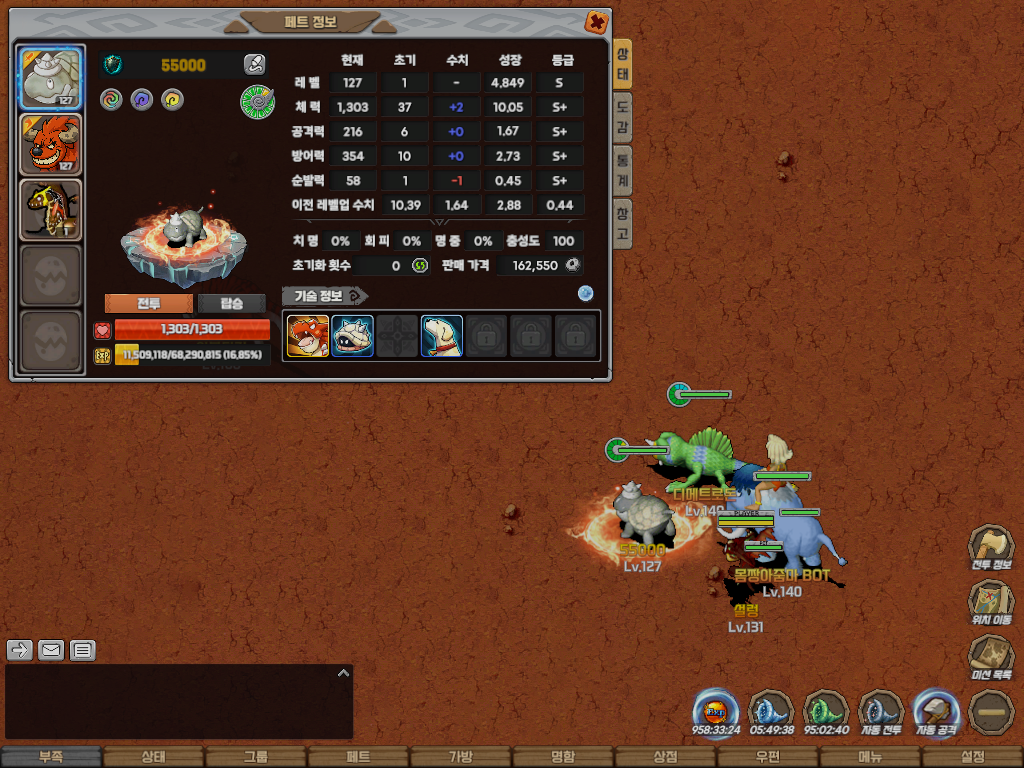This screenshot has width=1024, height=768.
Task: Open 위치 이동 map icon
Action: tap(989, 601)
